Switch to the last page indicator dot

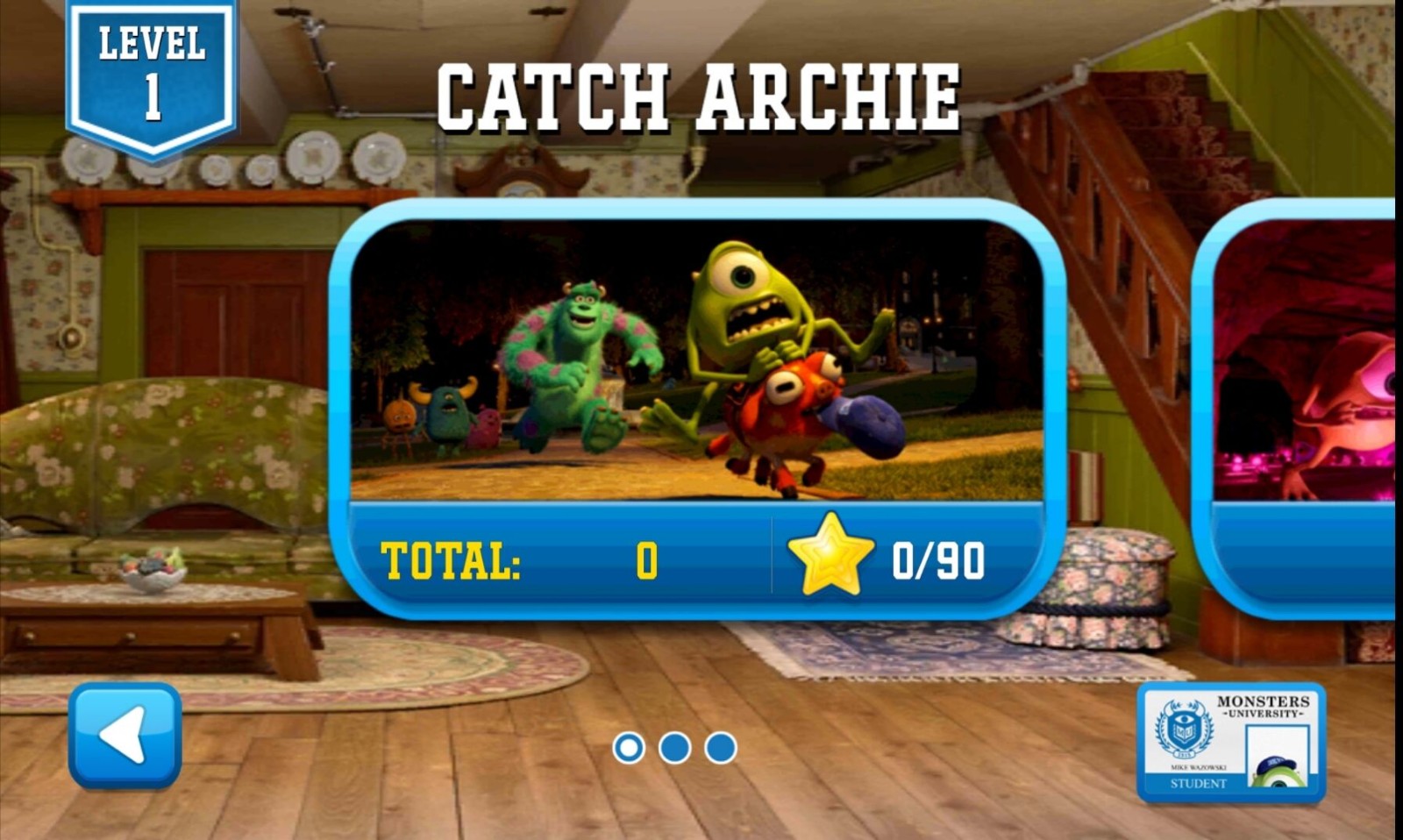tap(721, 748)
